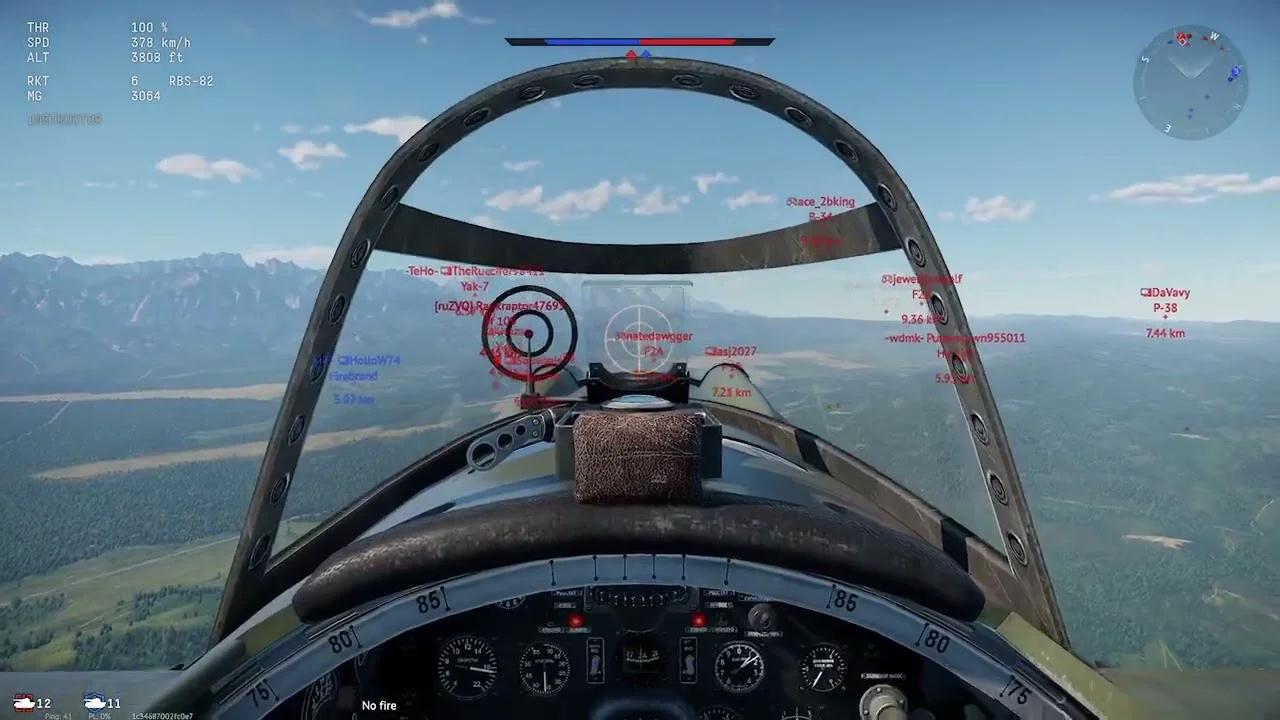
Task: Select the red enemy cluster on the minimap
Action: pos(1182,37)
